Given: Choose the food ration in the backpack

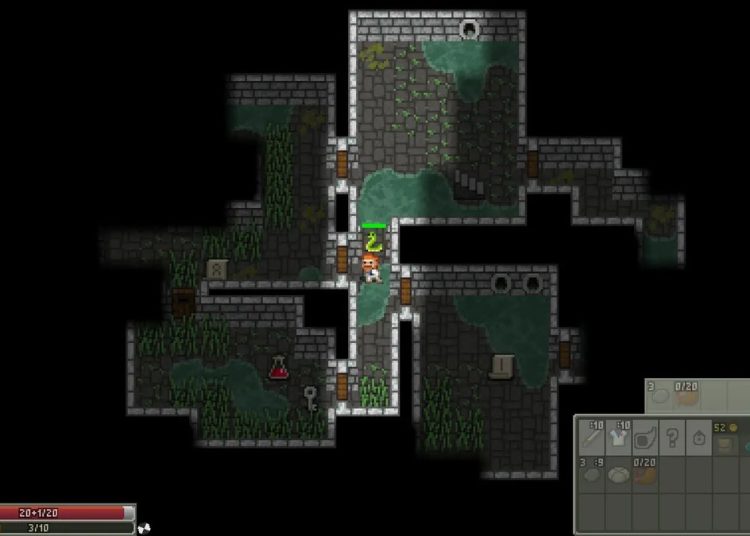Looking at the screenshot, I should tap(619, 472).
